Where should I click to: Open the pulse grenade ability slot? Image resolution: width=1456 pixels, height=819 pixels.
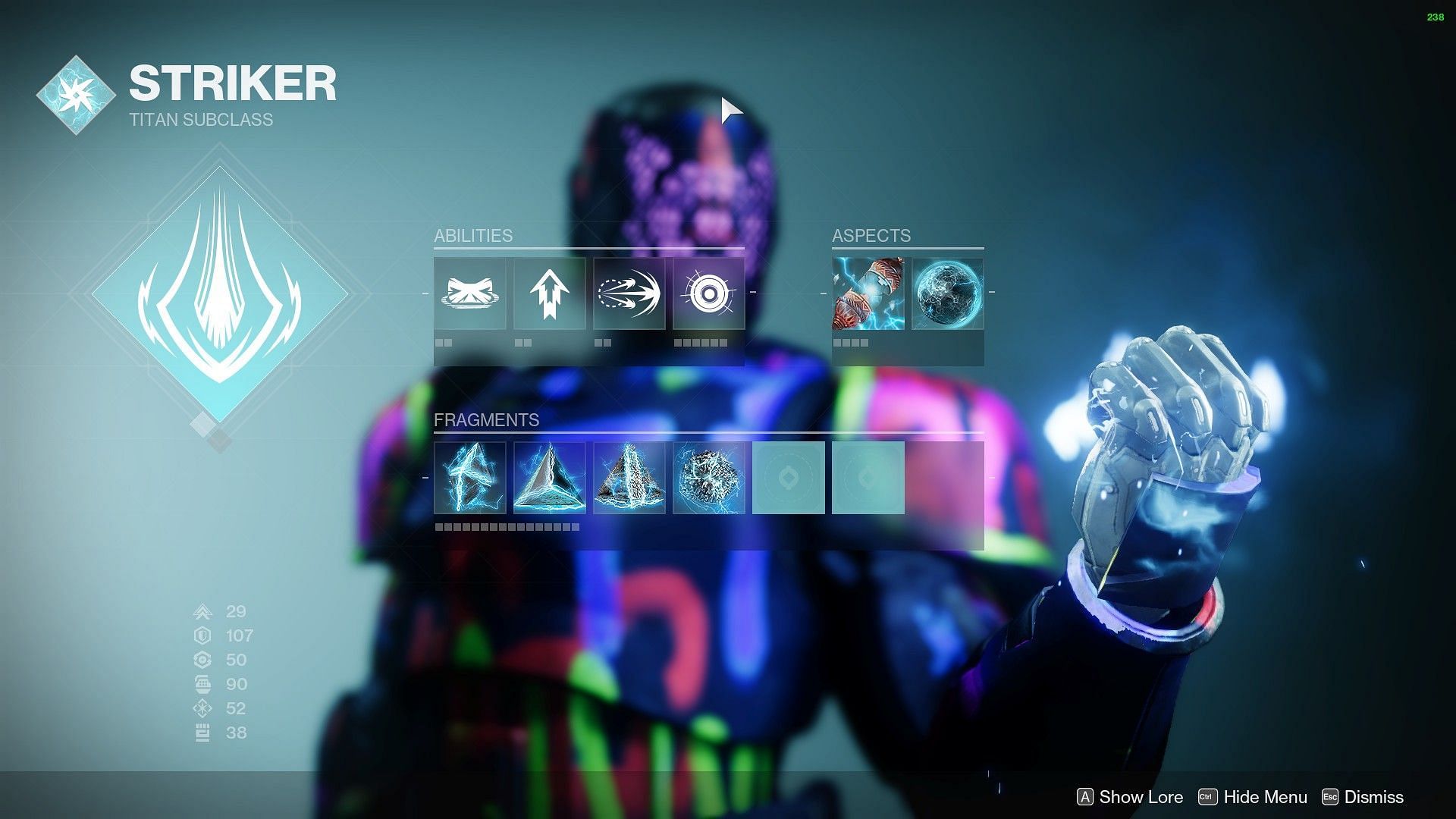(709, 293)
